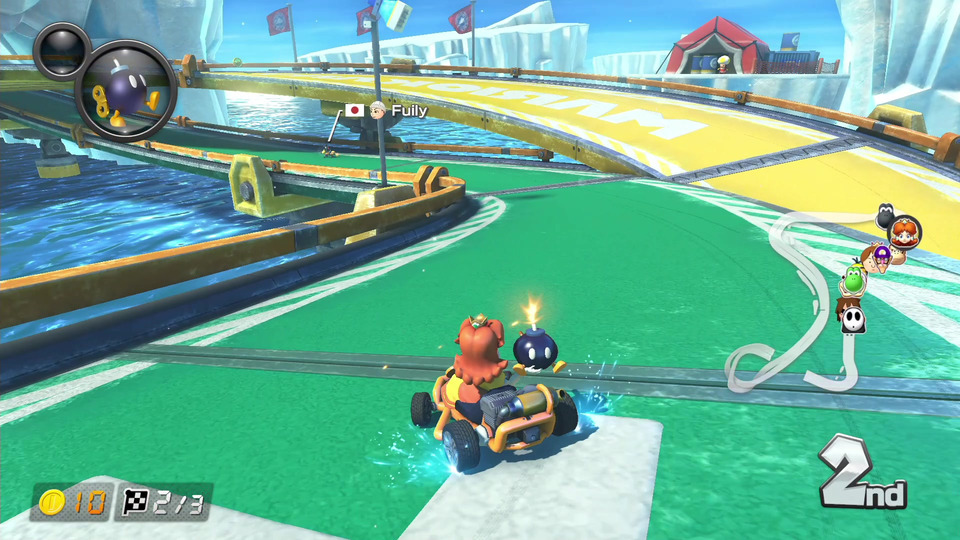
Task: Select the Waluigi marker on the minimap
Action: (881, 256)
